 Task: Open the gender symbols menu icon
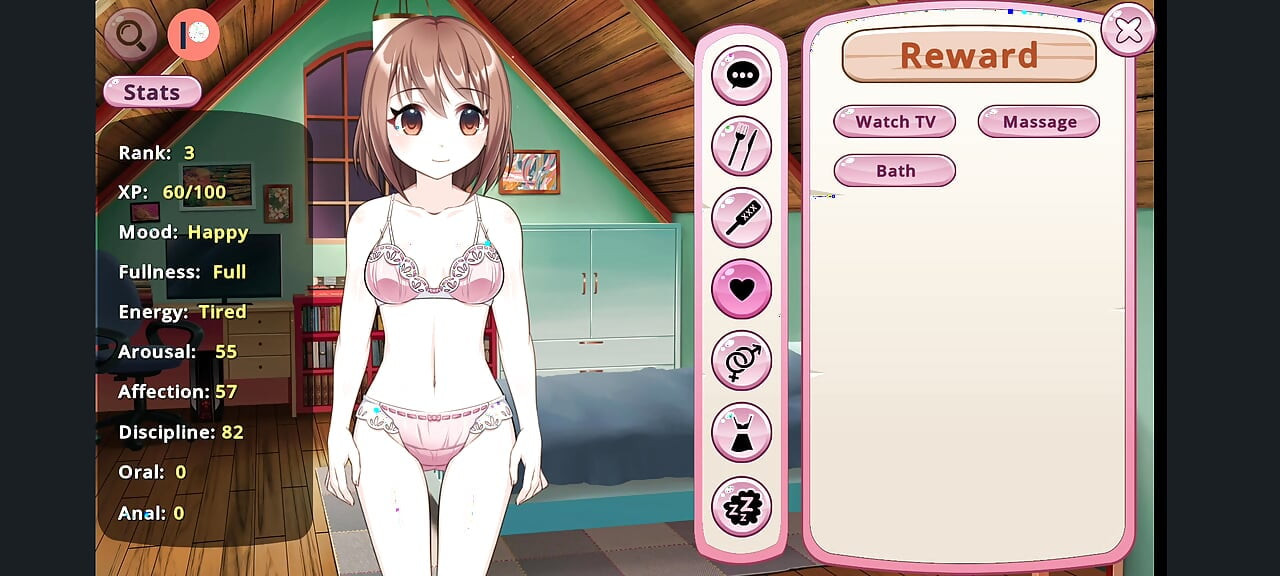(741, 360)
